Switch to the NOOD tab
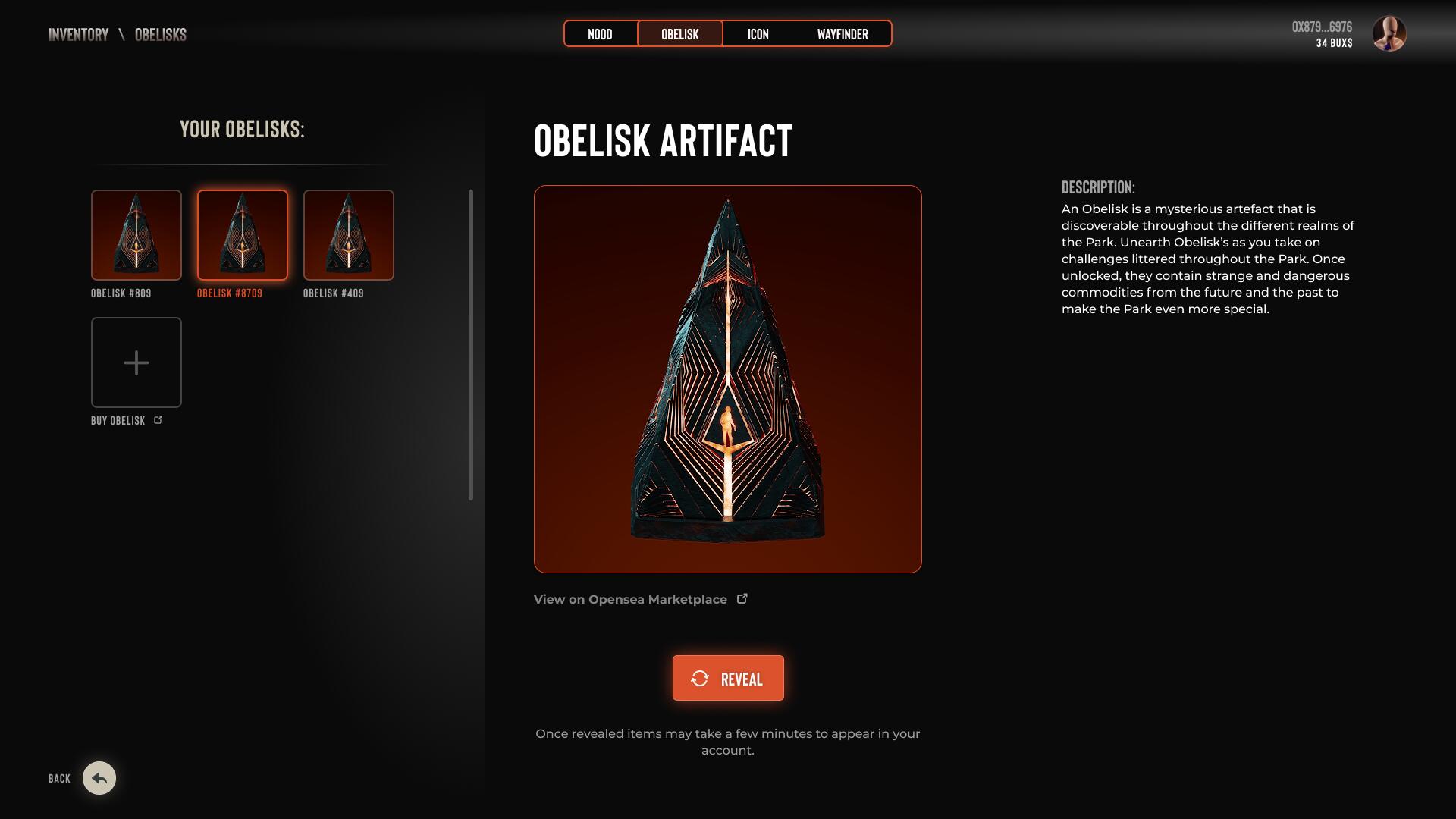The image size is (1456, 819). pos(601,33)
